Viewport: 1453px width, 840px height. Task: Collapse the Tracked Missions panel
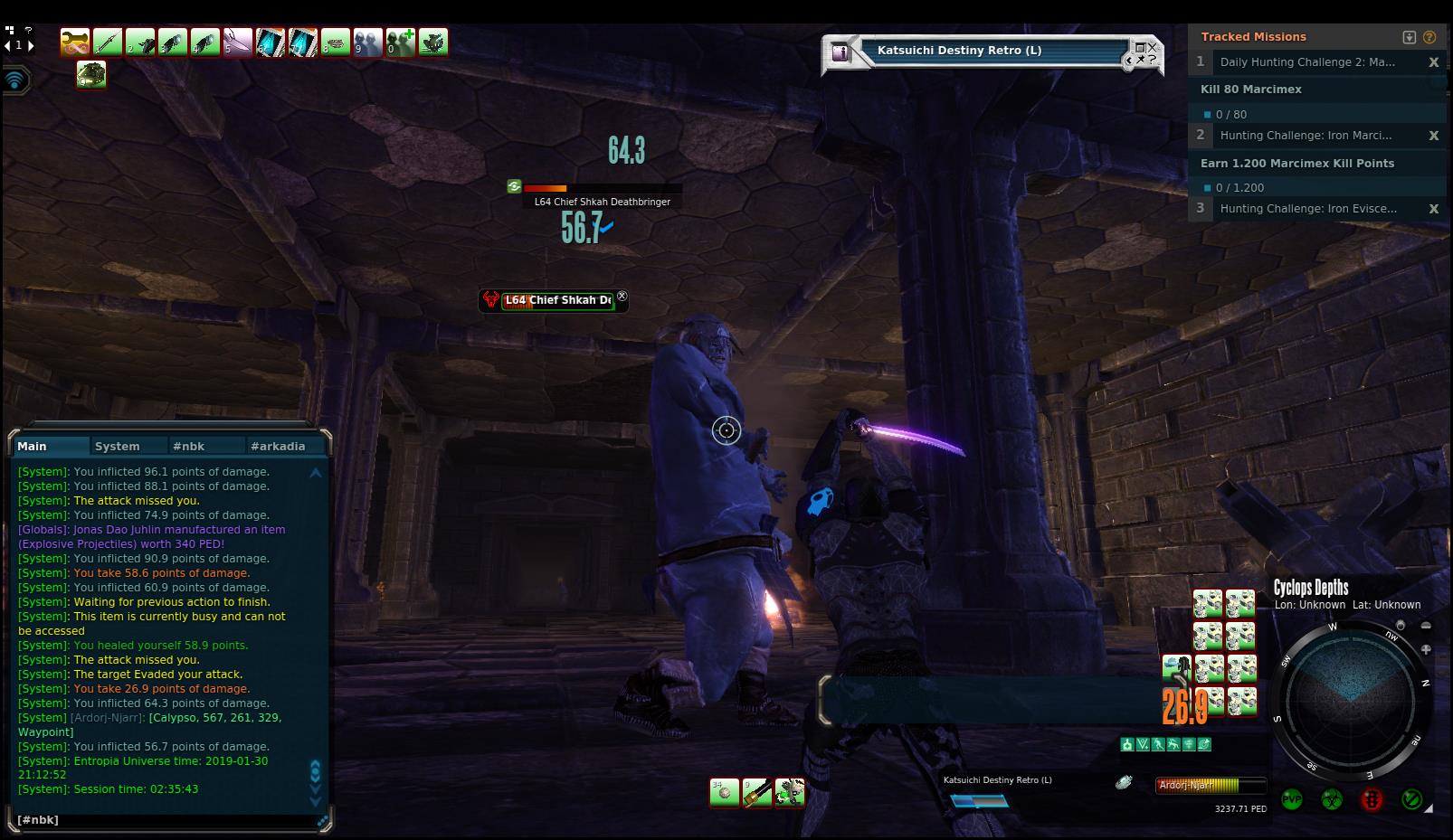[1409, 37]
